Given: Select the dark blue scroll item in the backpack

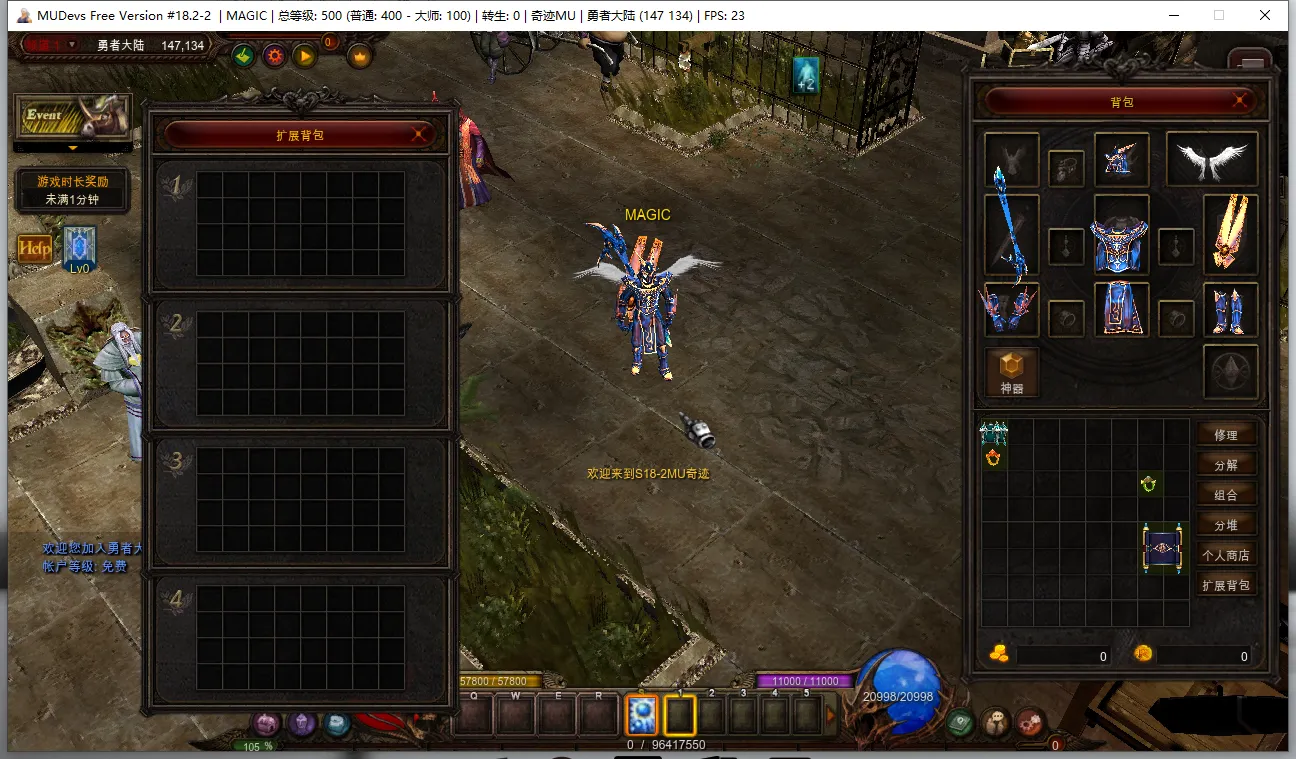Looking at the screenshot, I should [x=1163, y=548].
